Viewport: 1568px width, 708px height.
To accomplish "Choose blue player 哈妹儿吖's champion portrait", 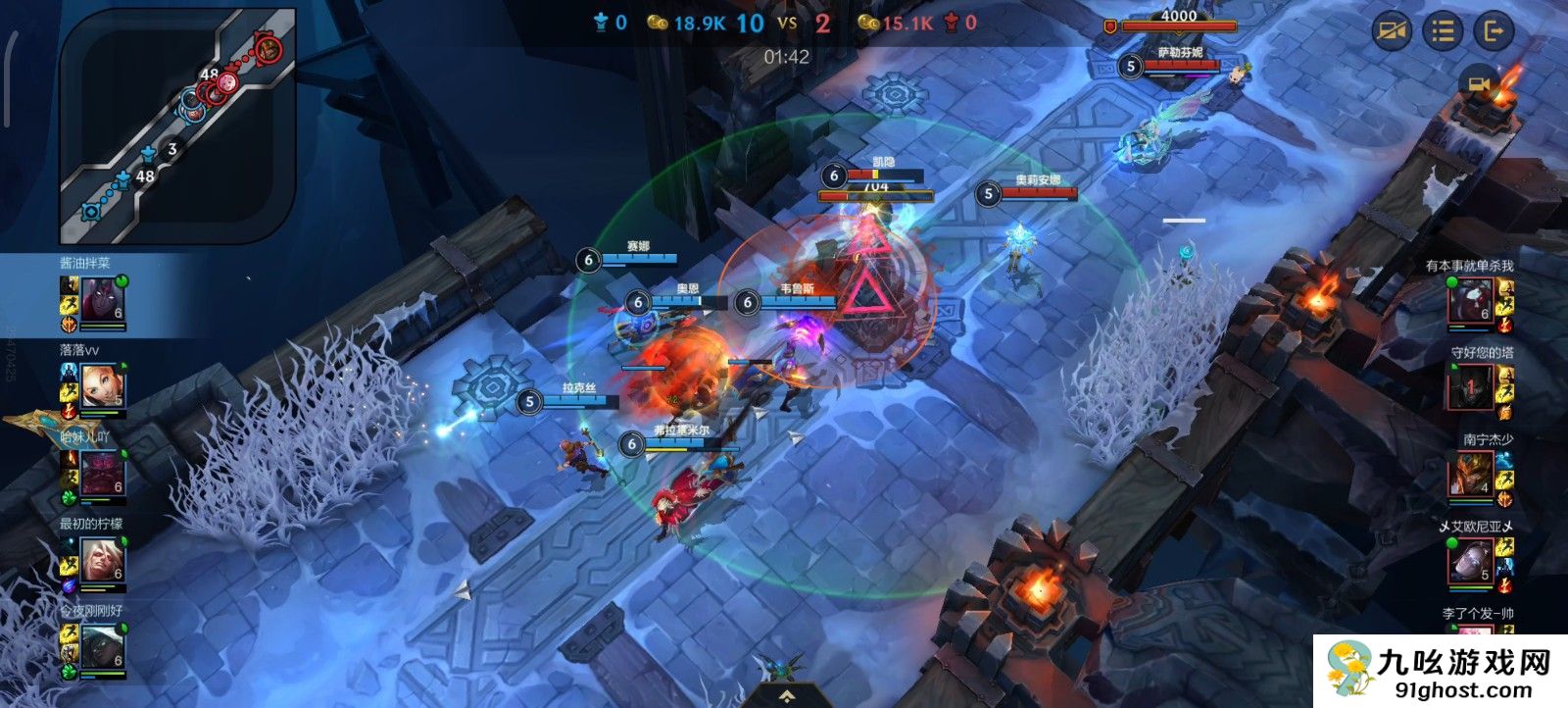I will (102, 472).
